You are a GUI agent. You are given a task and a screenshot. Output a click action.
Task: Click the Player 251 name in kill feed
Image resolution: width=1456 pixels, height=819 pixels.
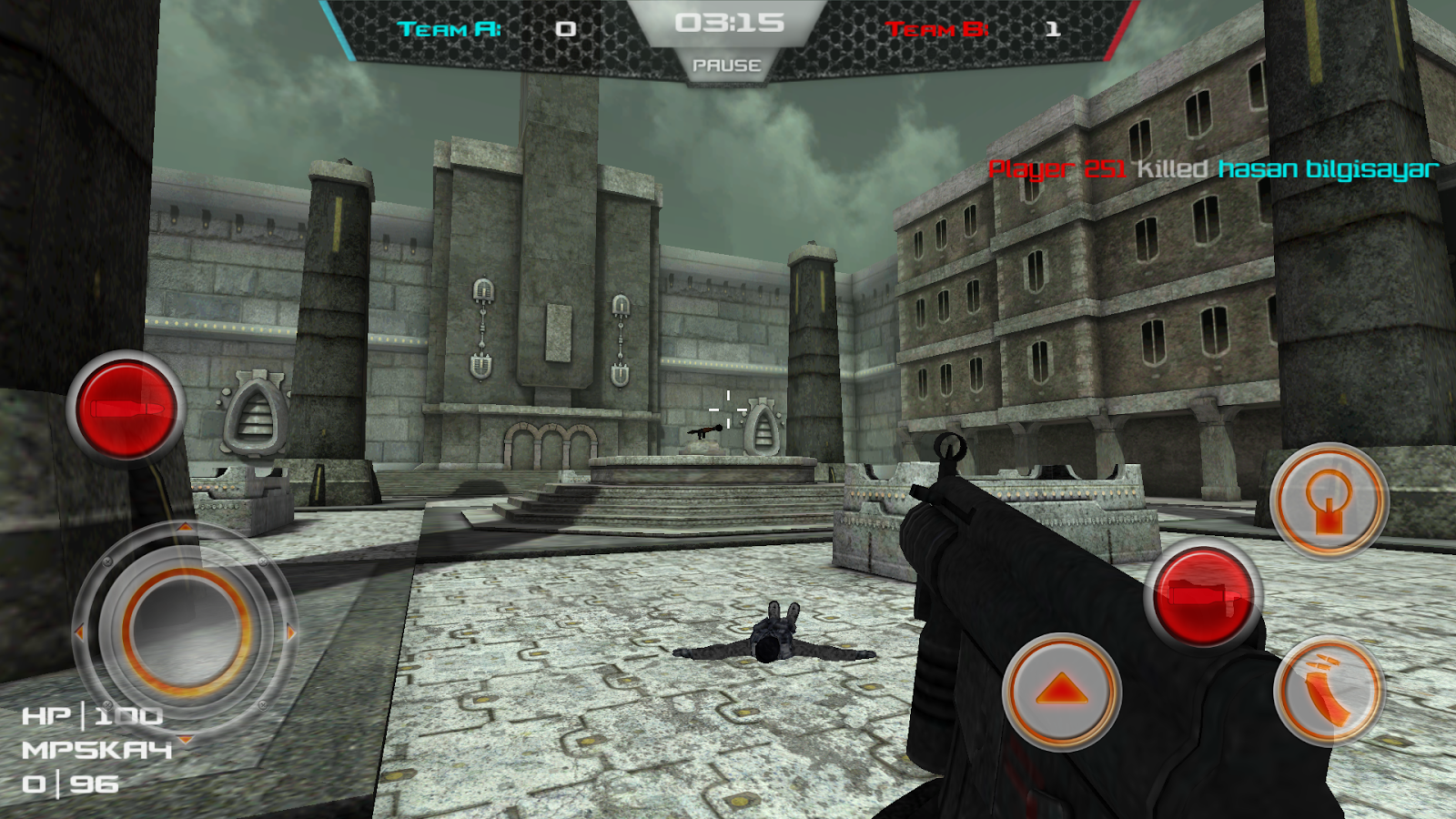1059,168
